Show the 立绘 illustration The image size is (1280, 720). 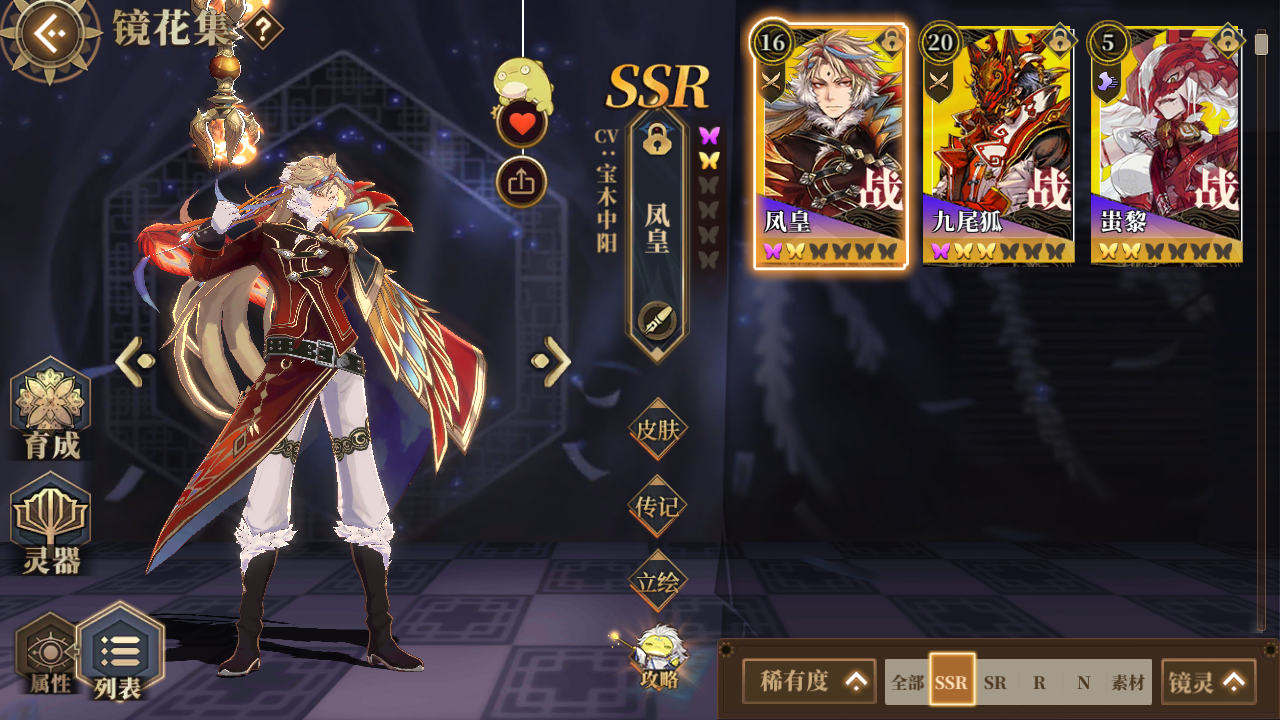(657, 581)
